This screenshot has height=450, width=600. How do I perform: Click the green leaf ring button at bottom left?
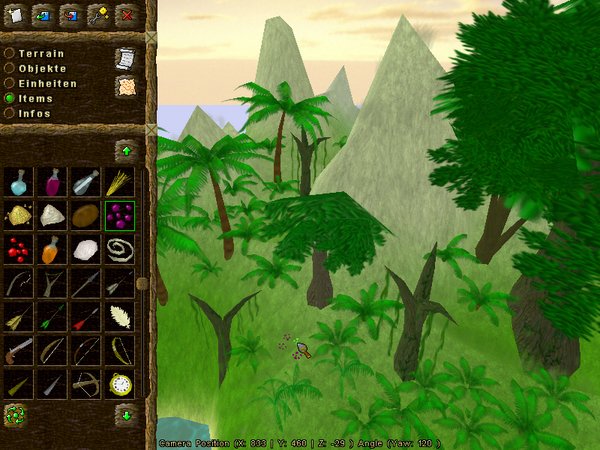(x=15, y=414)
